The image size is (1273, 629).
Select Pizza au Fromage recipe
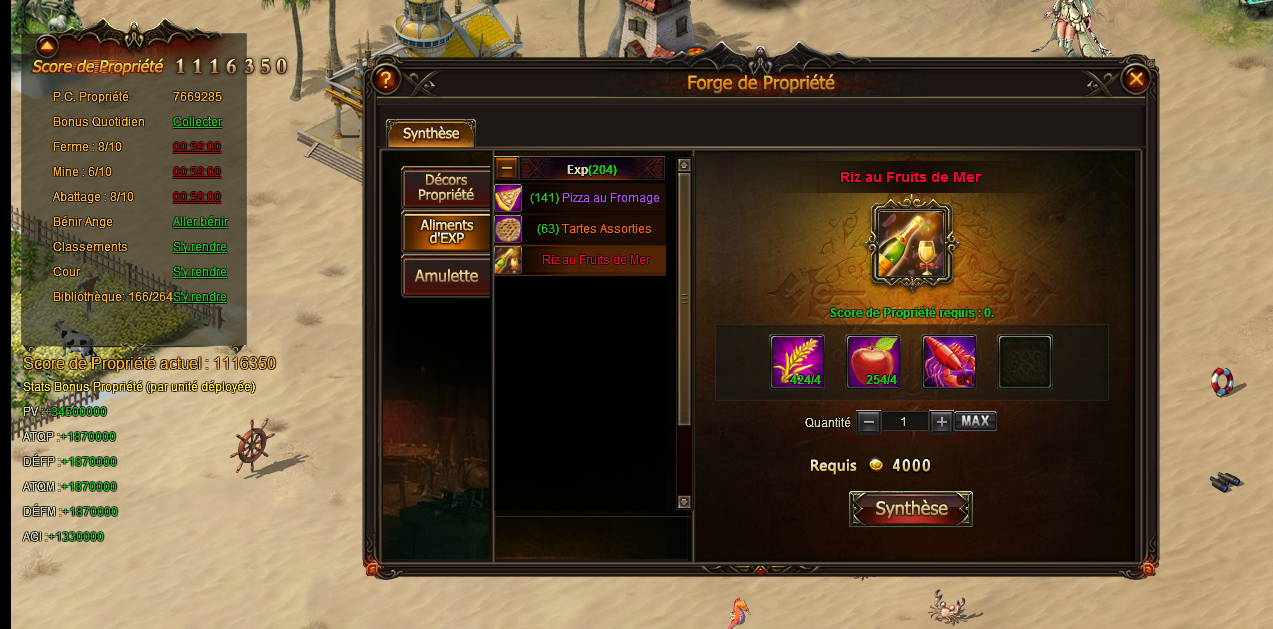pyautogui.click(x=593, y=198)
